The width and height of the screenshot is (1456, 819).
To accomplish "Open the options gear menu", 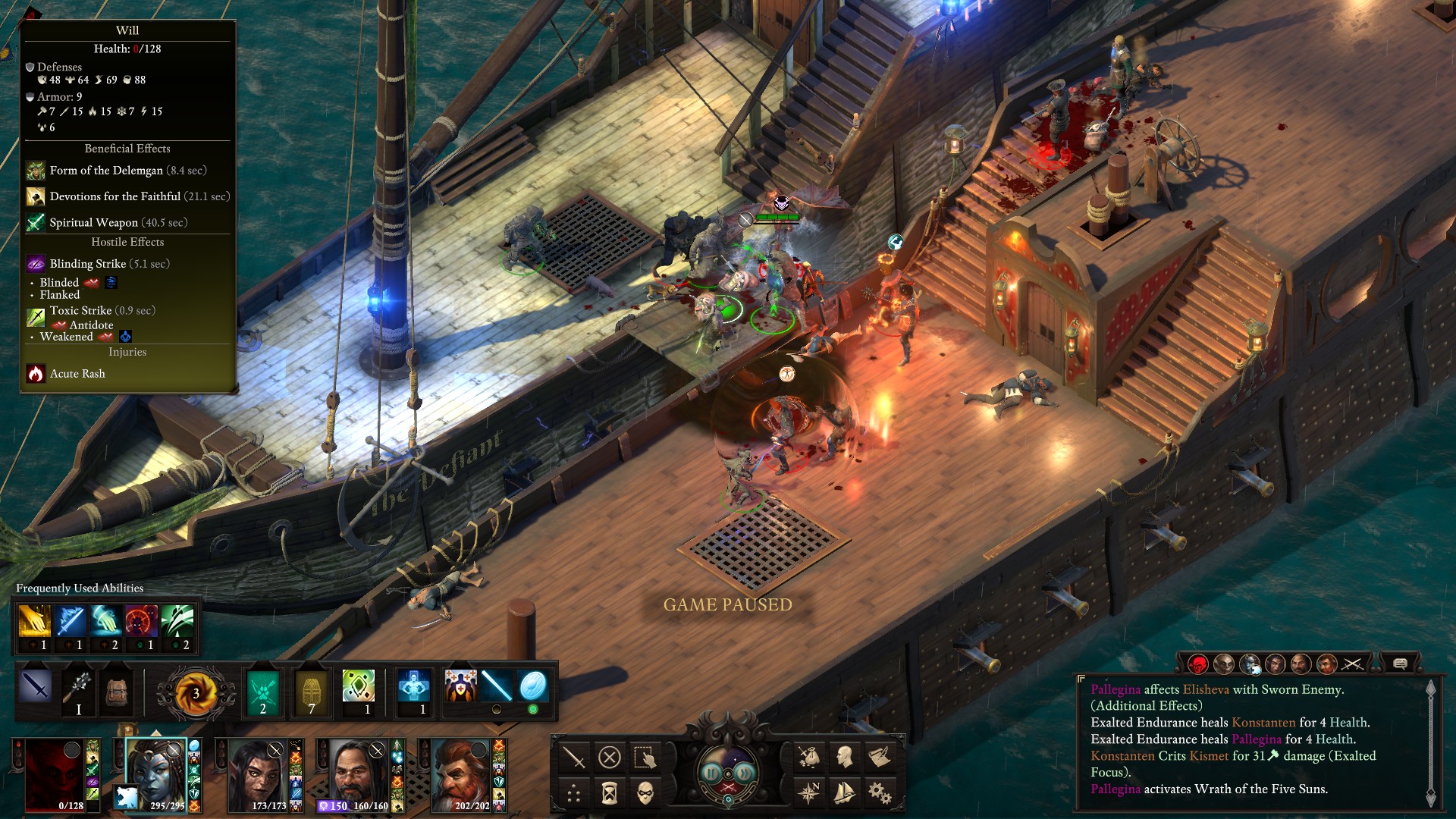I will click(880, 793).
